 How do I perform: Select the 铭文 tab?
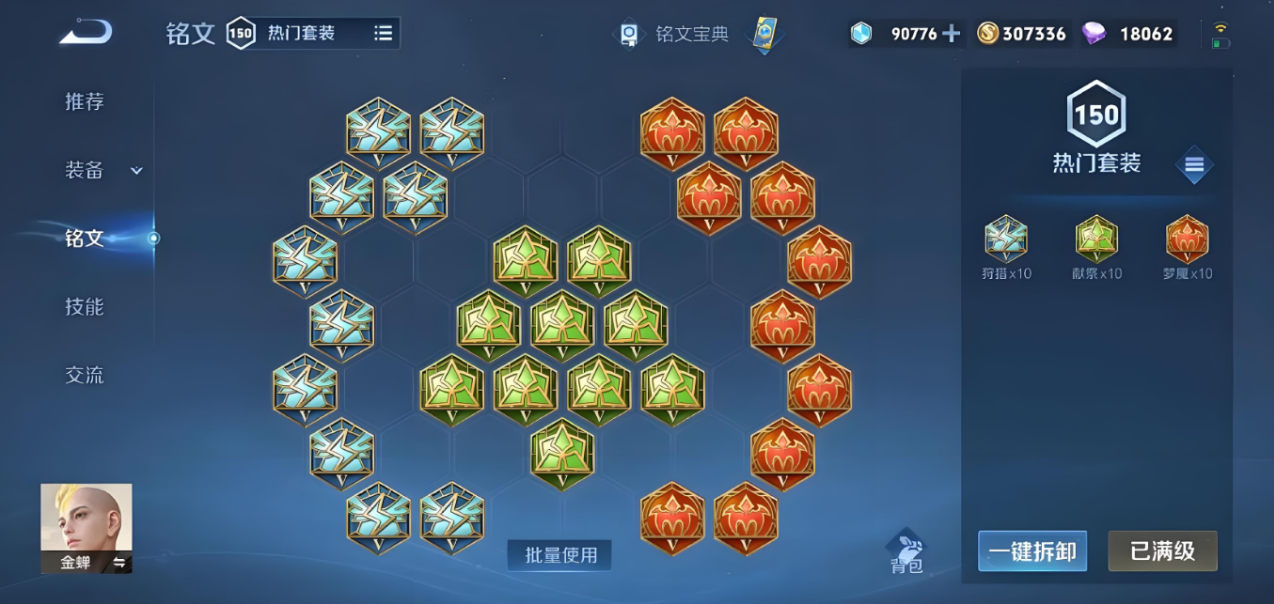tap(84, 238)
